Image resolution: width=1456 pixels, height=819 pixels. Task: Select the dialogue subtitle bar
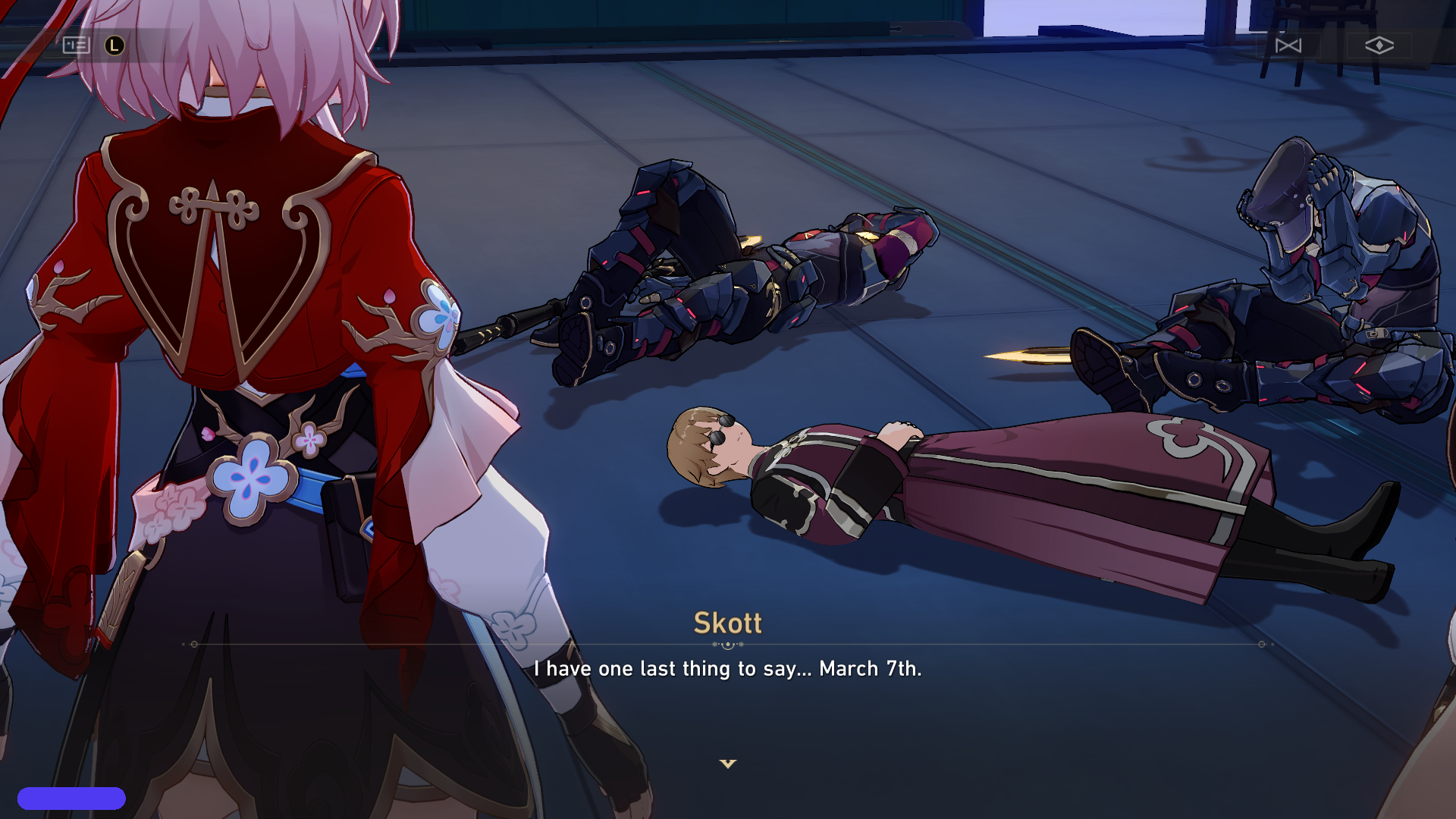point(728,670)
